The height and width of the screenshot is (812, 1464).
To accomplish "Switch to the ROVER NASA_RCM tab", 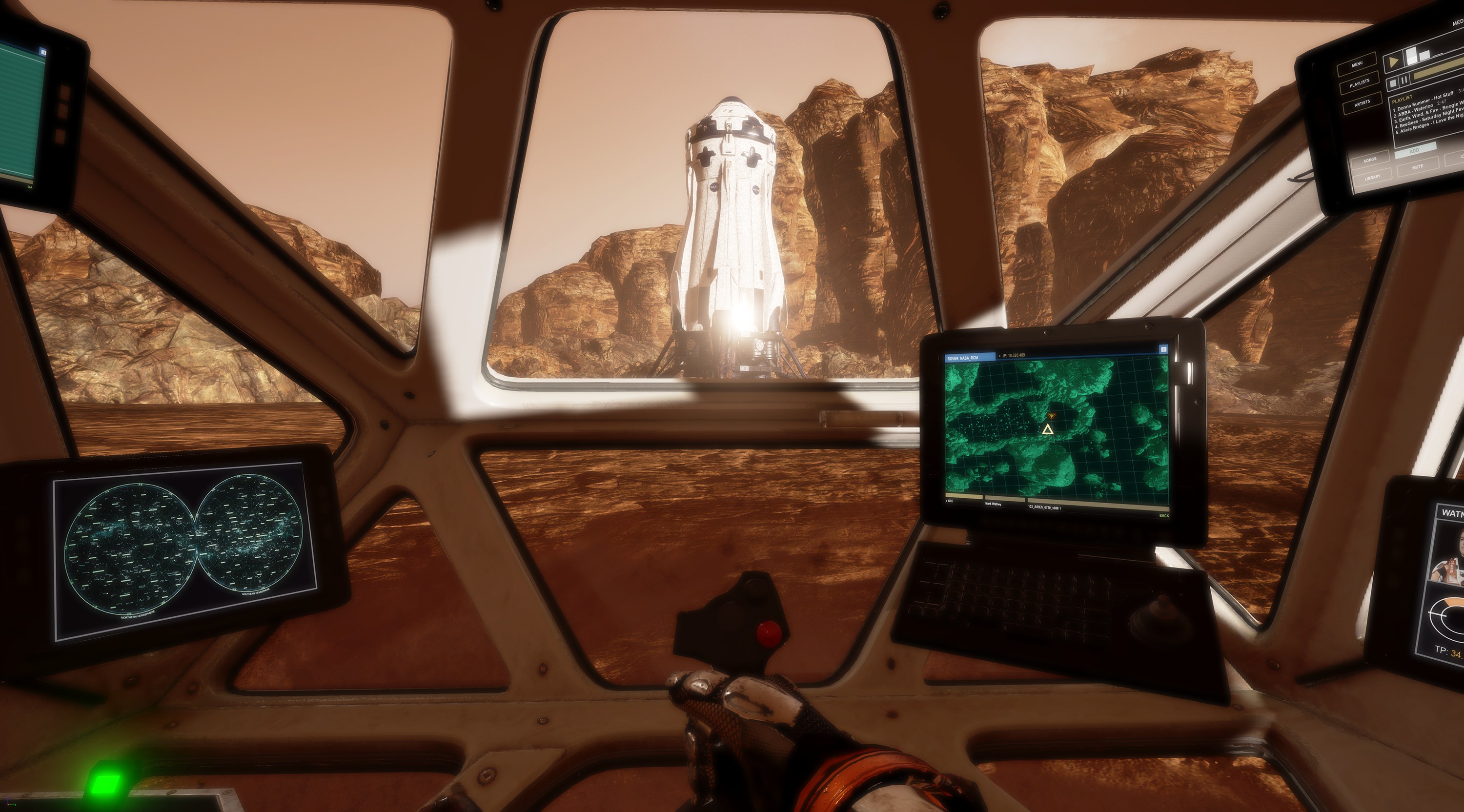I will [963, 358].
